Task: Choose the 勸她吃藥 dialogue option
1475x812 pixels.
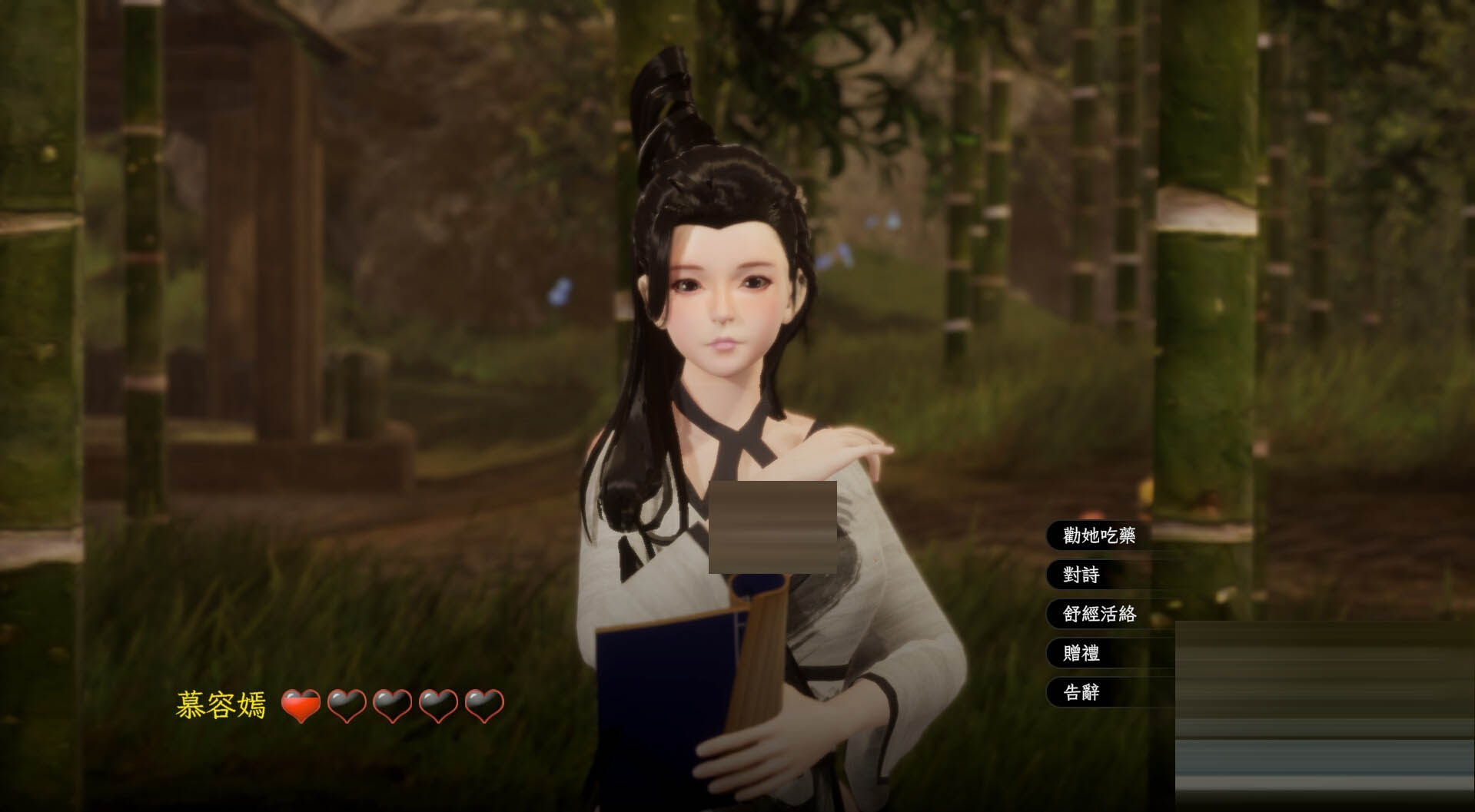Action: tap(1098, 535)
